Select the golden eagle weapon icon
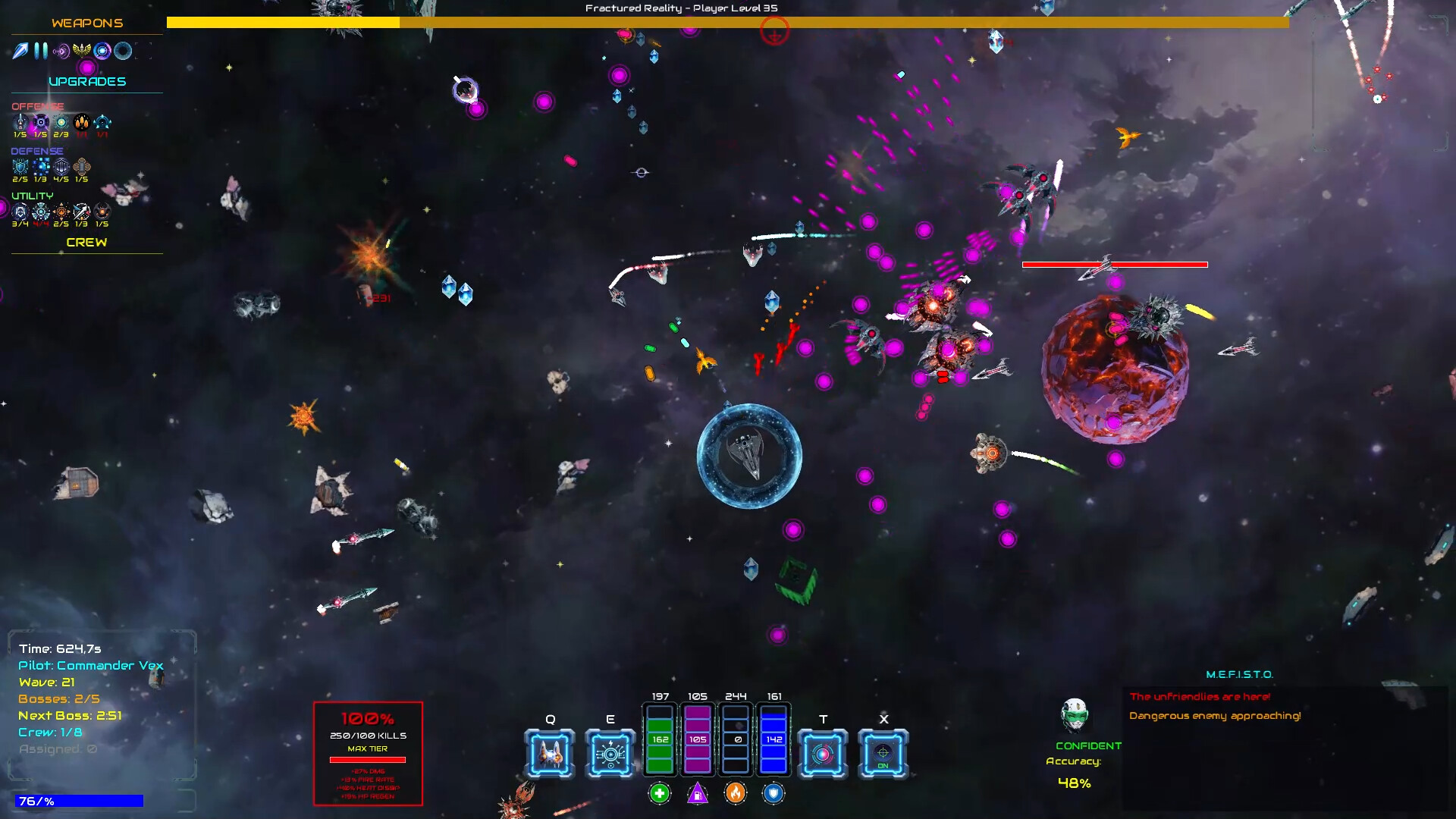The width and height of the screenshot is (1456, 819). click(81, 50)
